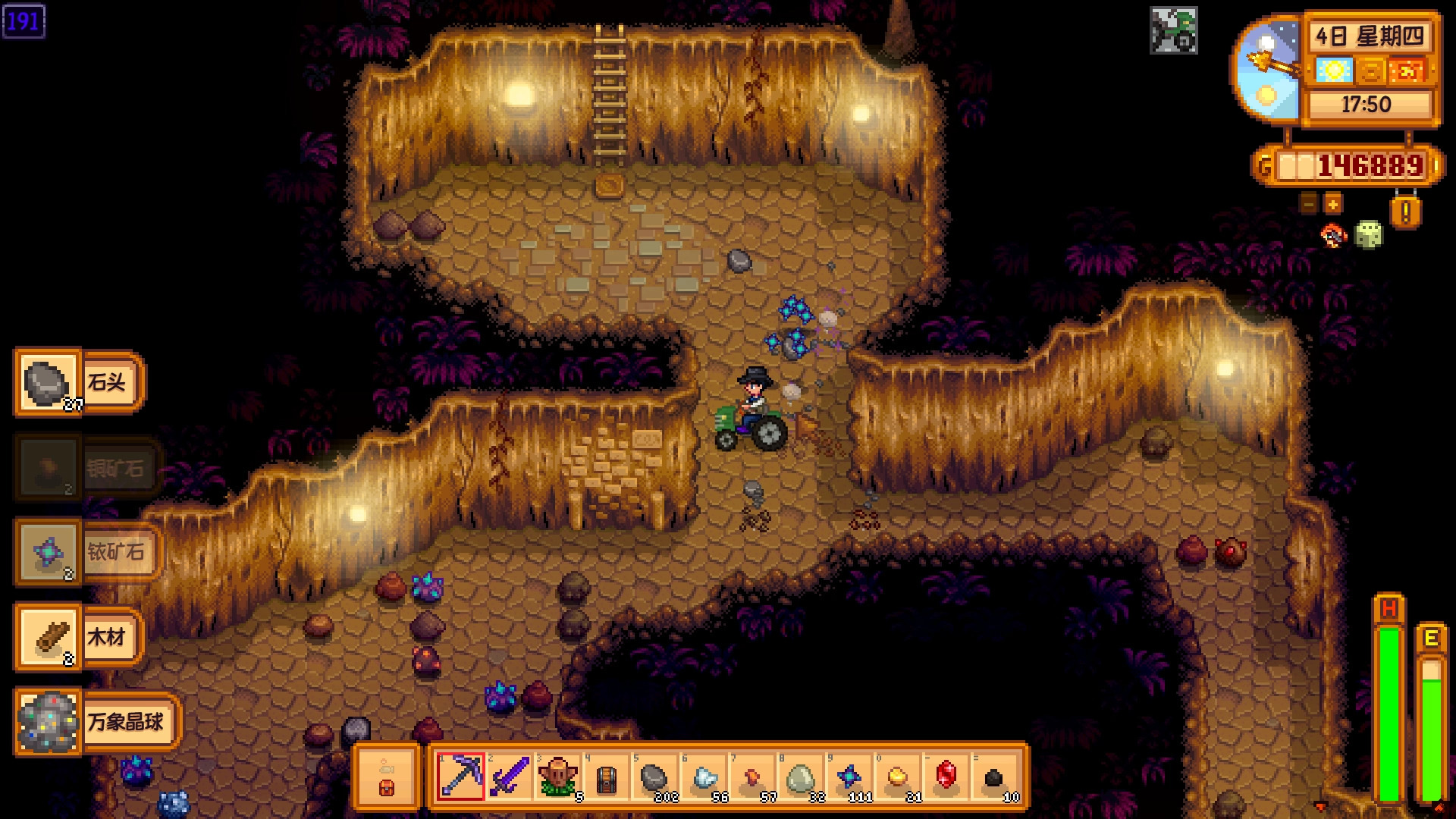Select the pickaxe in the hotbar

pos(460,776)
